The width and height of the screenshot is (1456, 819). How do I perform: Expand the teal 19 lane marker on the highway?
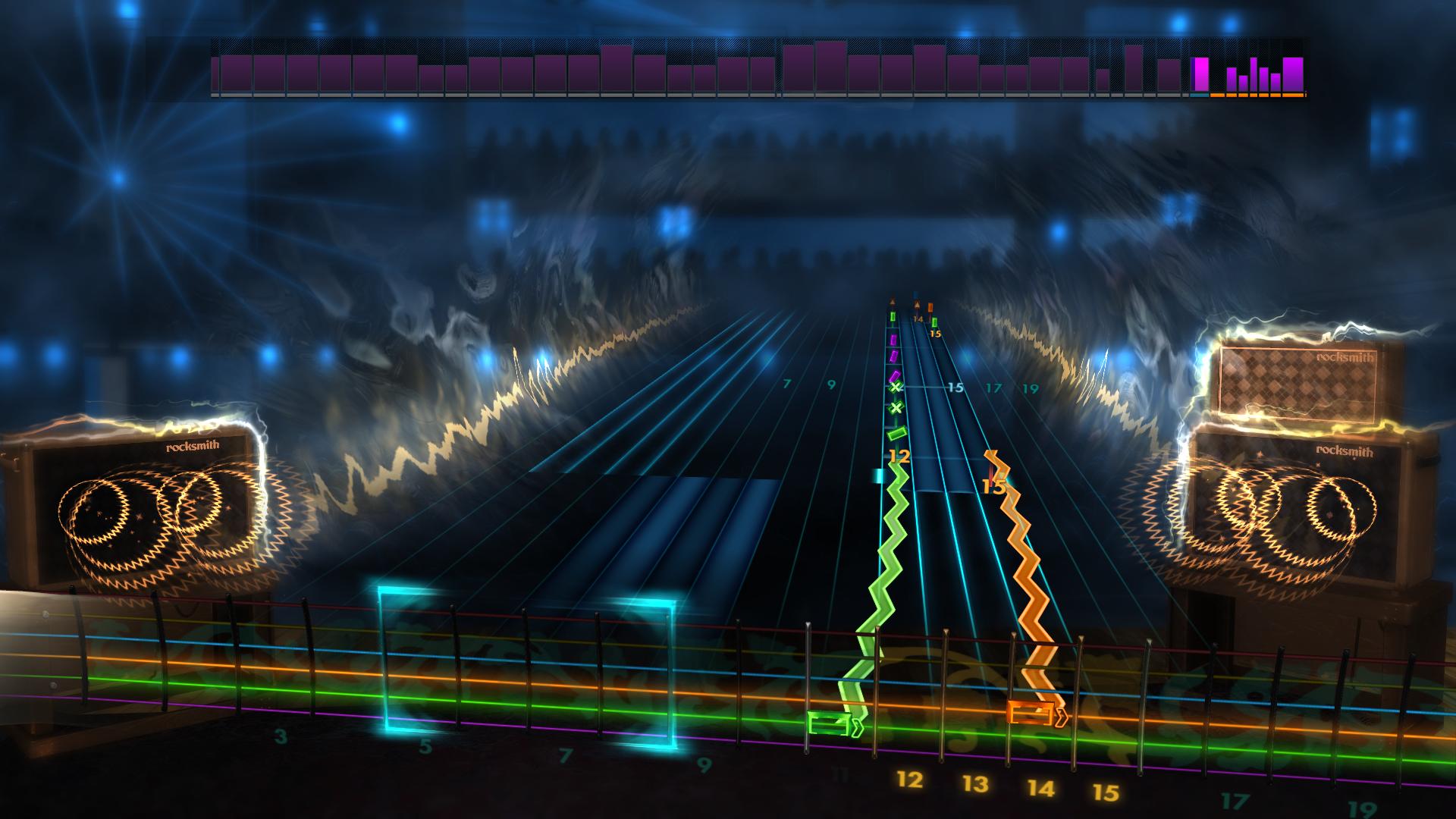click(1030, 388)
